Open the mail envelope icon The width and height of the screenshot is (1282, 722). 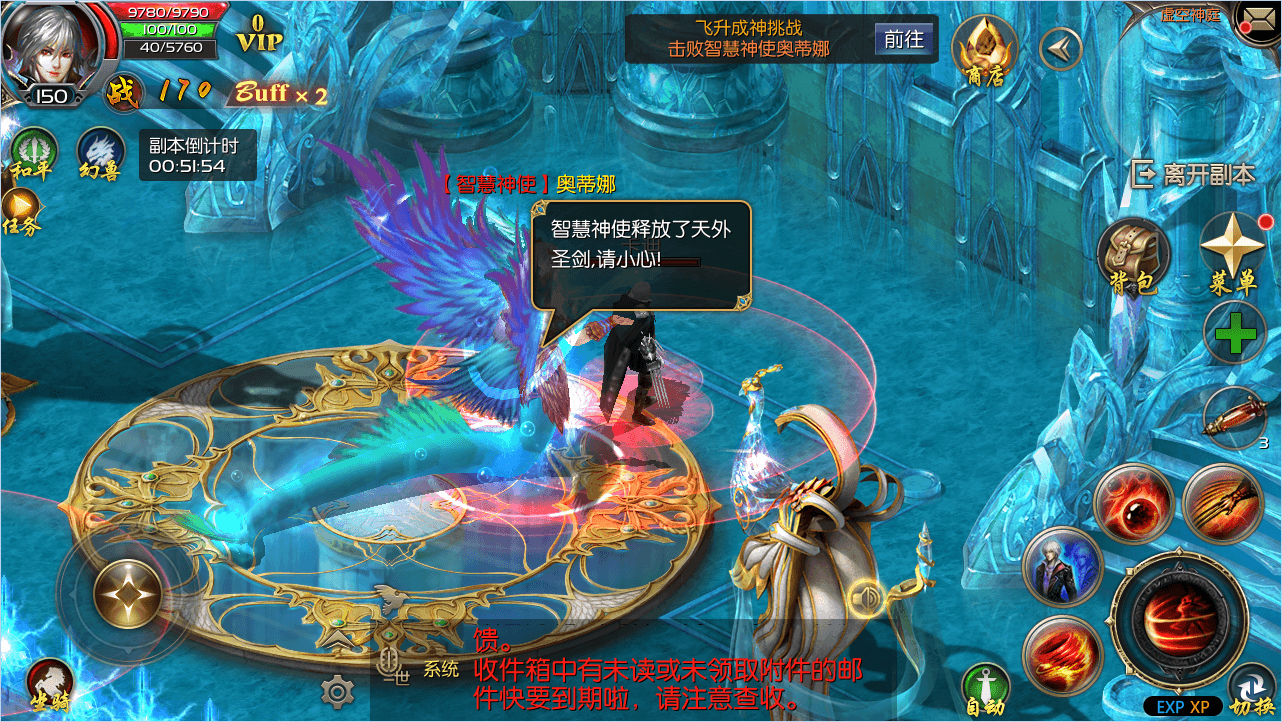tap(1259, 19)
